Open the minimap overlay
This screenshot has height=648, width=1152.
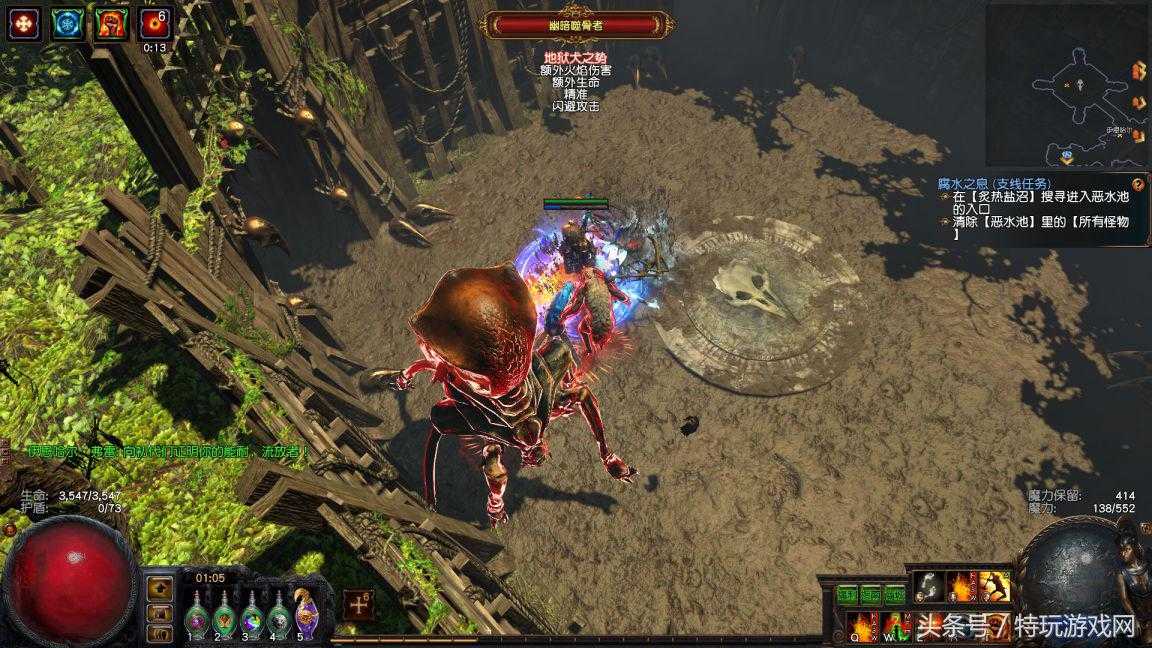click(x=1064, y=85)
